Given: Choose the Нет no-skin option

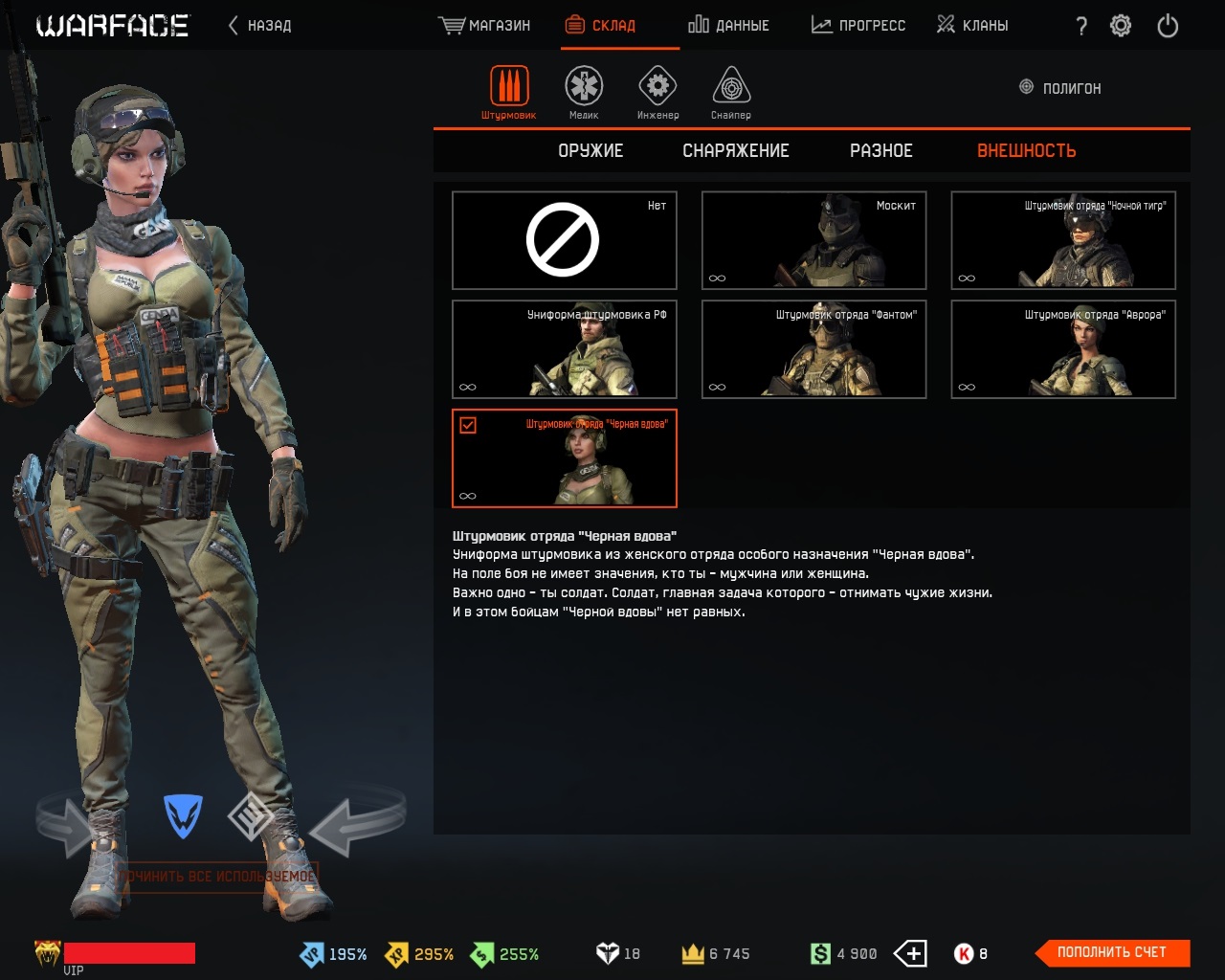Looking at the screenshot, I should (564, 240).
